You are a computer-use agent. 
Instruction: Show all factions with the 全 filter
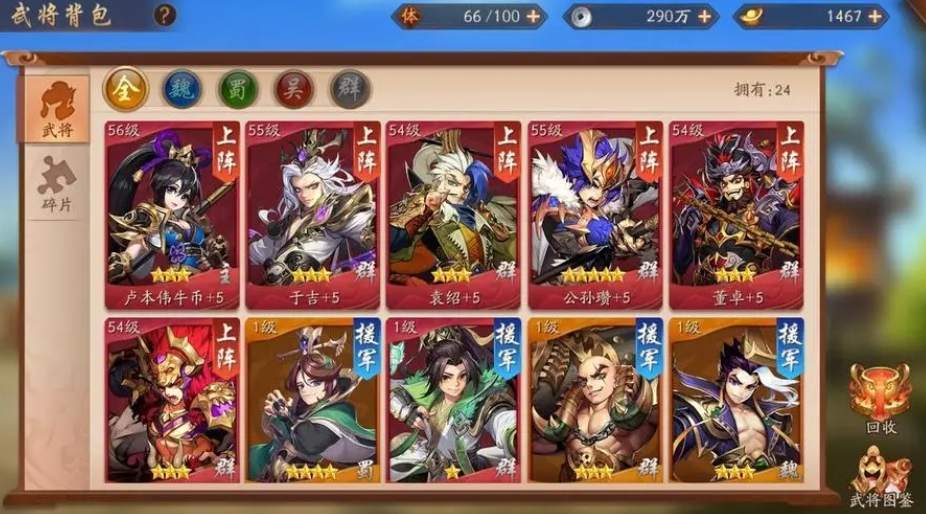[126, 89]
